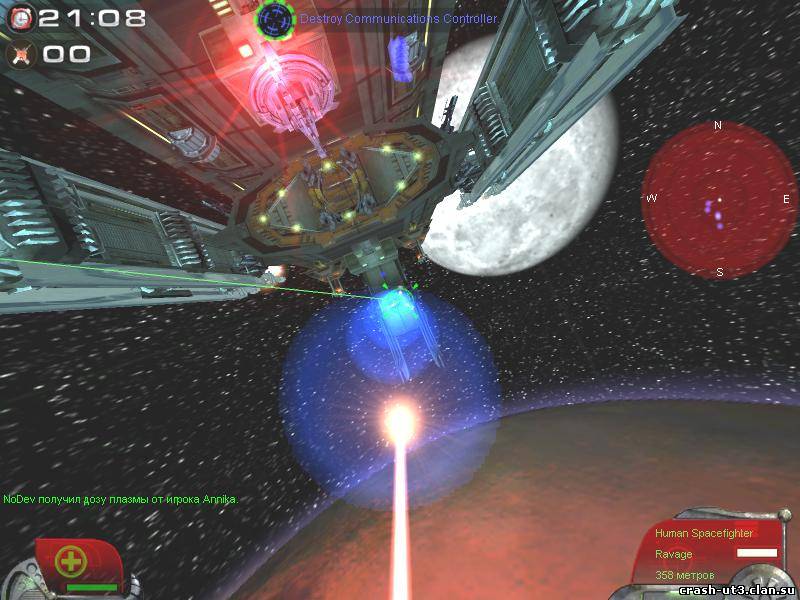The image size is (800, 600).
Task: Click the red circular radar
Action: pyautogui.click(x=717, y=200)
